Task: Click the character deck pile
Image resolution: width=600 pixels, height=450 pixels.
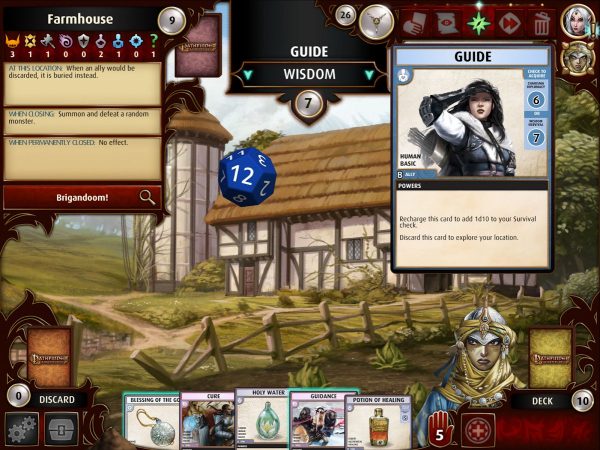Action: (550, 357)
